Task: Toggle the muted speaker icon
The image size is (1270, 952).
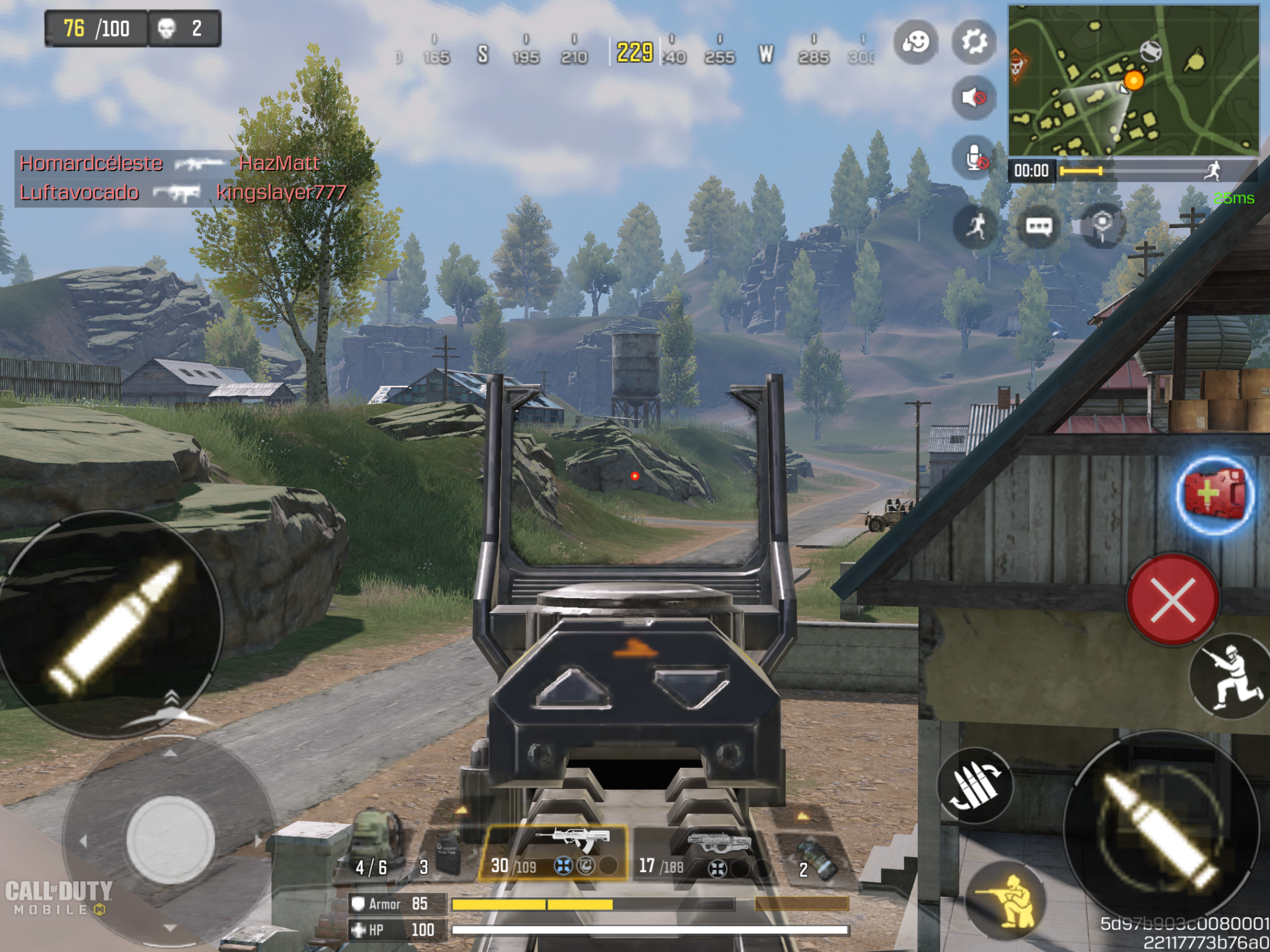Action: coord(974,97)
